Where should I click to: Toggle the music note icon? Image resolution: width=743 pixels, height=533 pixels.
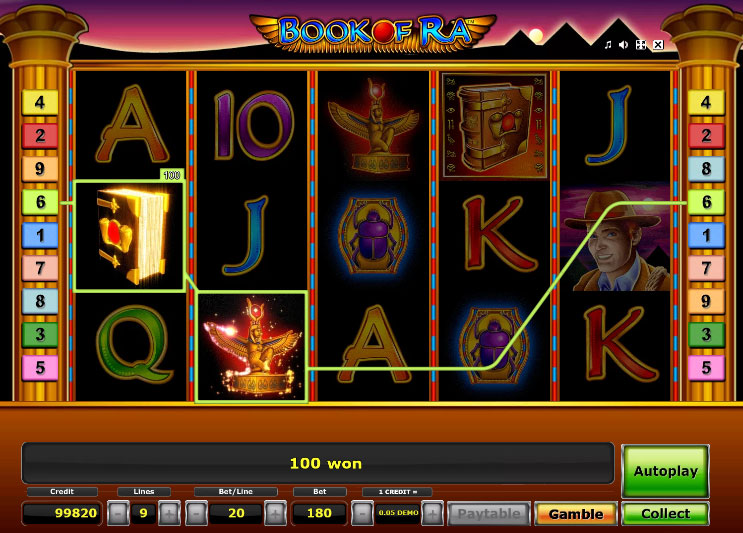coord(607,45)
